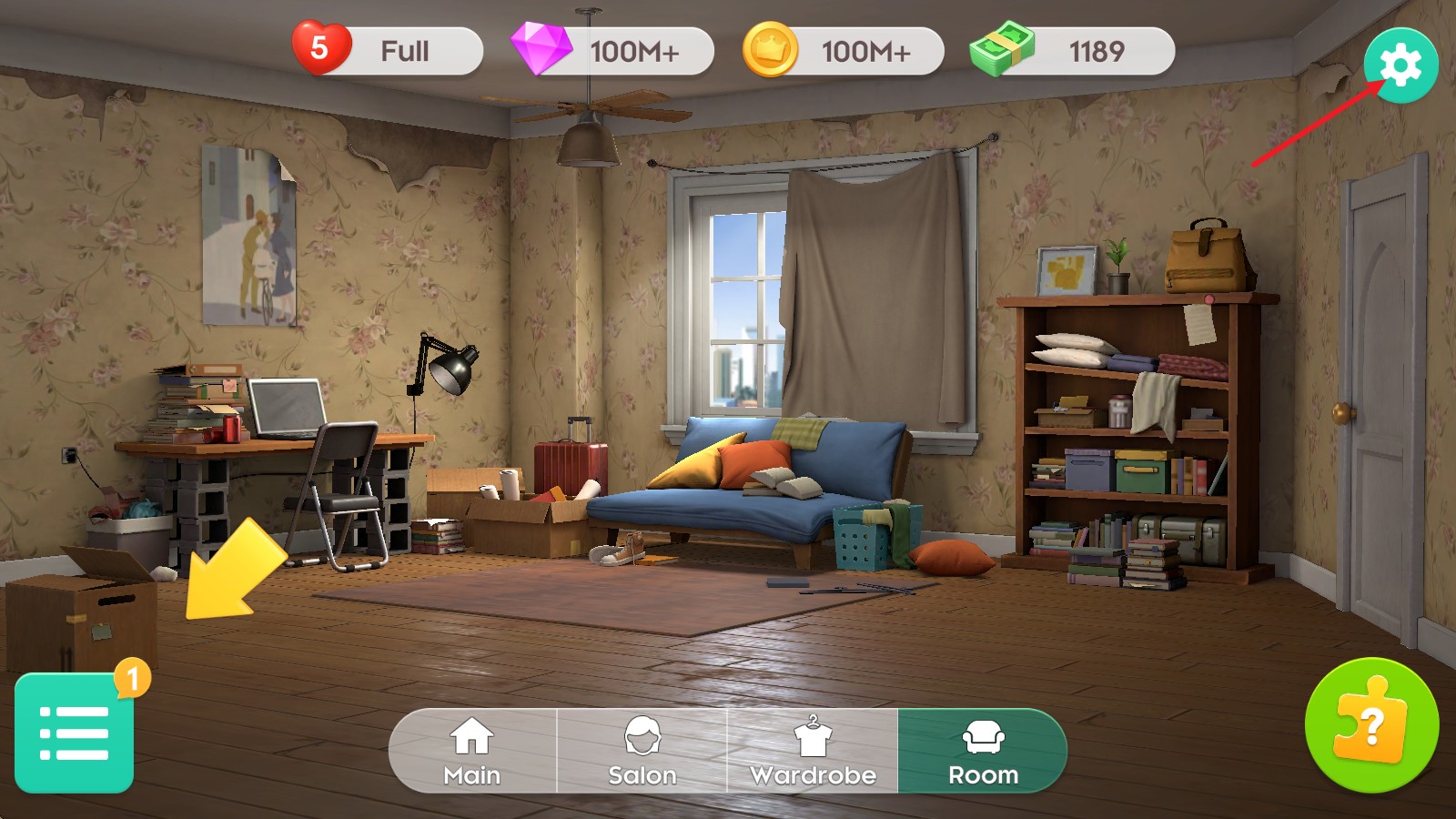The image size is (1456, 819).
Task: Open the task list button
Action: [75, 733]
